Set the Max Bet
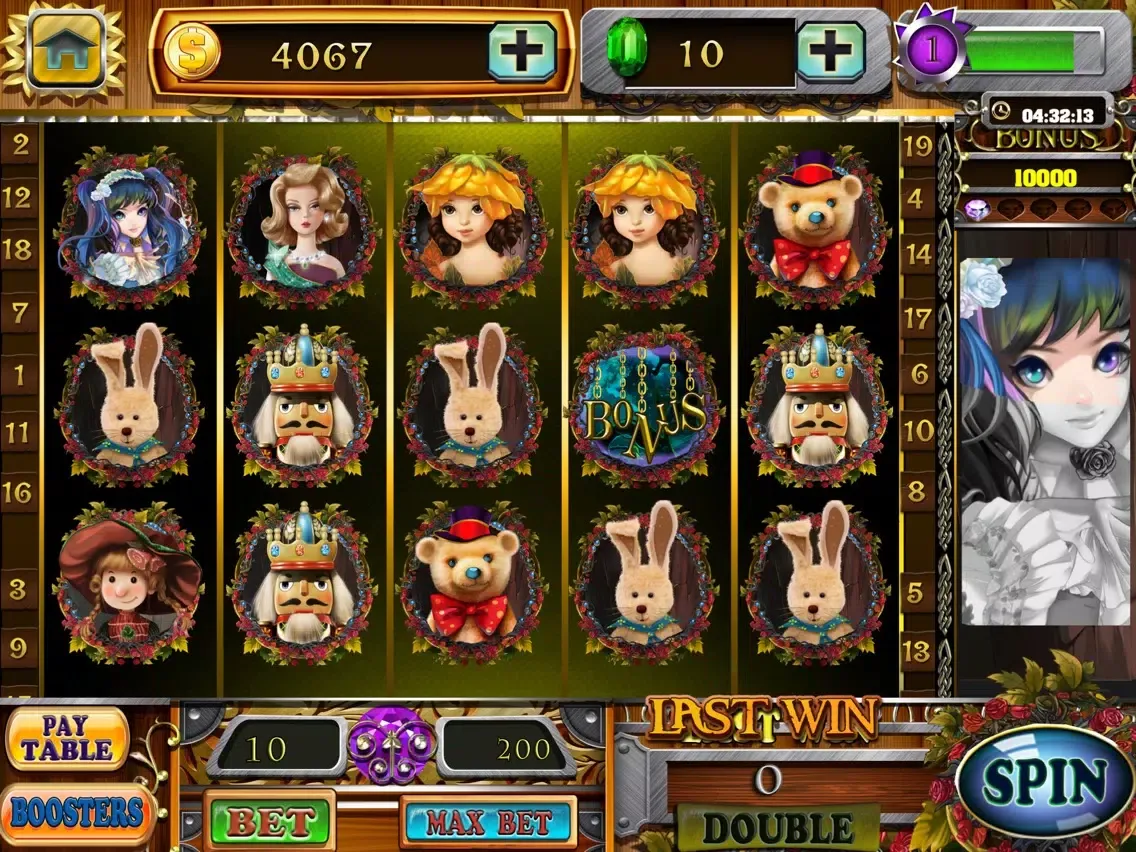 tap(489, 823)
